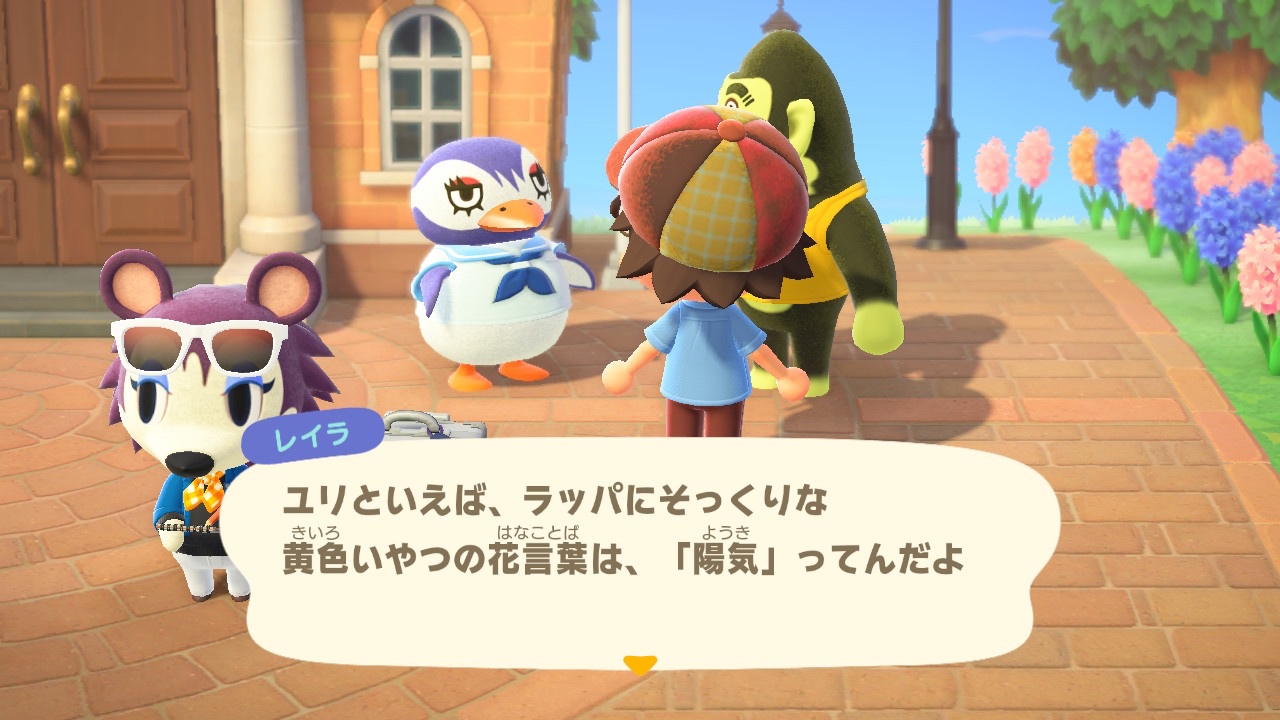The image size is (1280, 720).
Task: Advance dialogue with the orange arrow
Action: click(639, 664)
